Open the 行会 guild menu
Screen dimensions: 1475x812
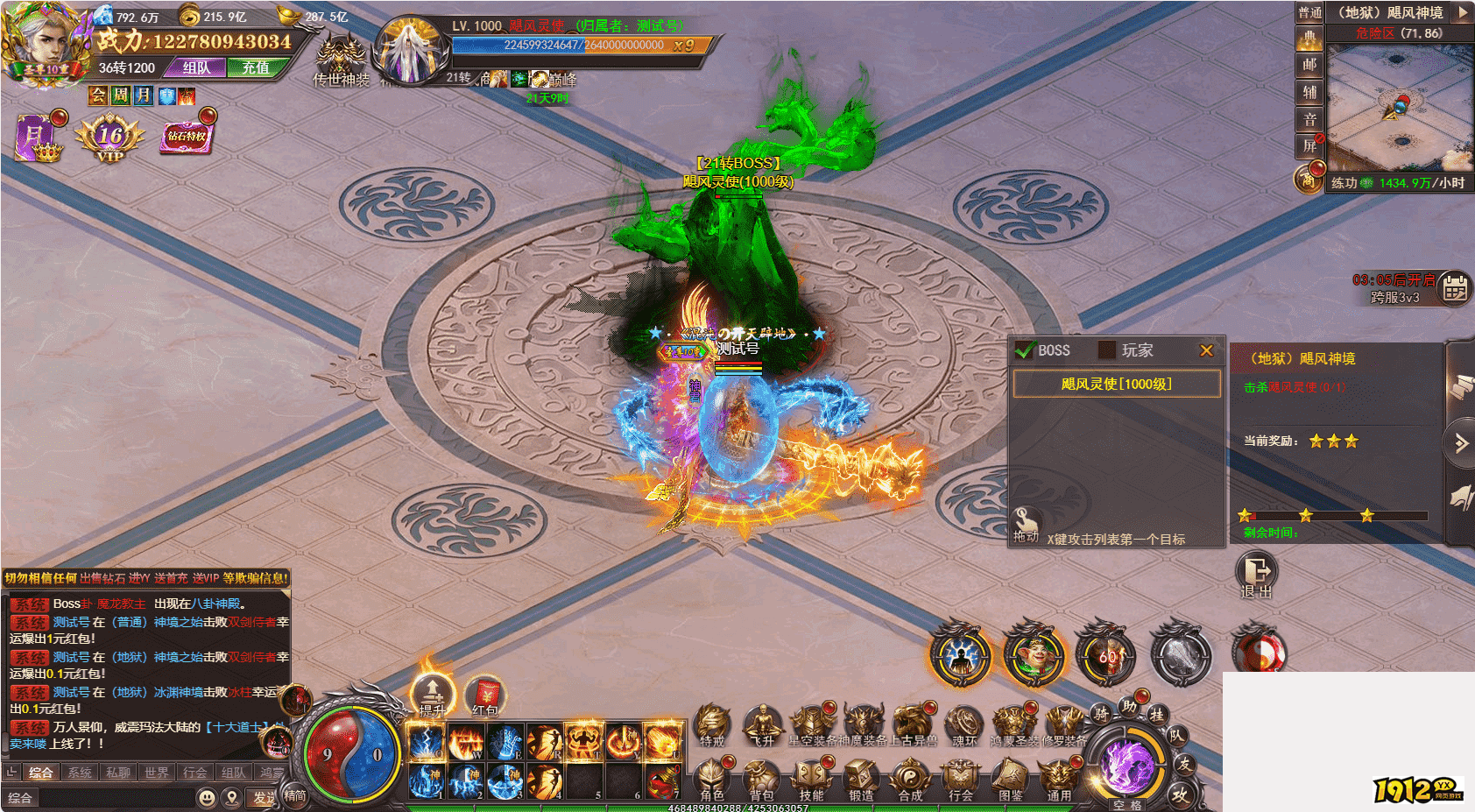click(x=961, y=780)
